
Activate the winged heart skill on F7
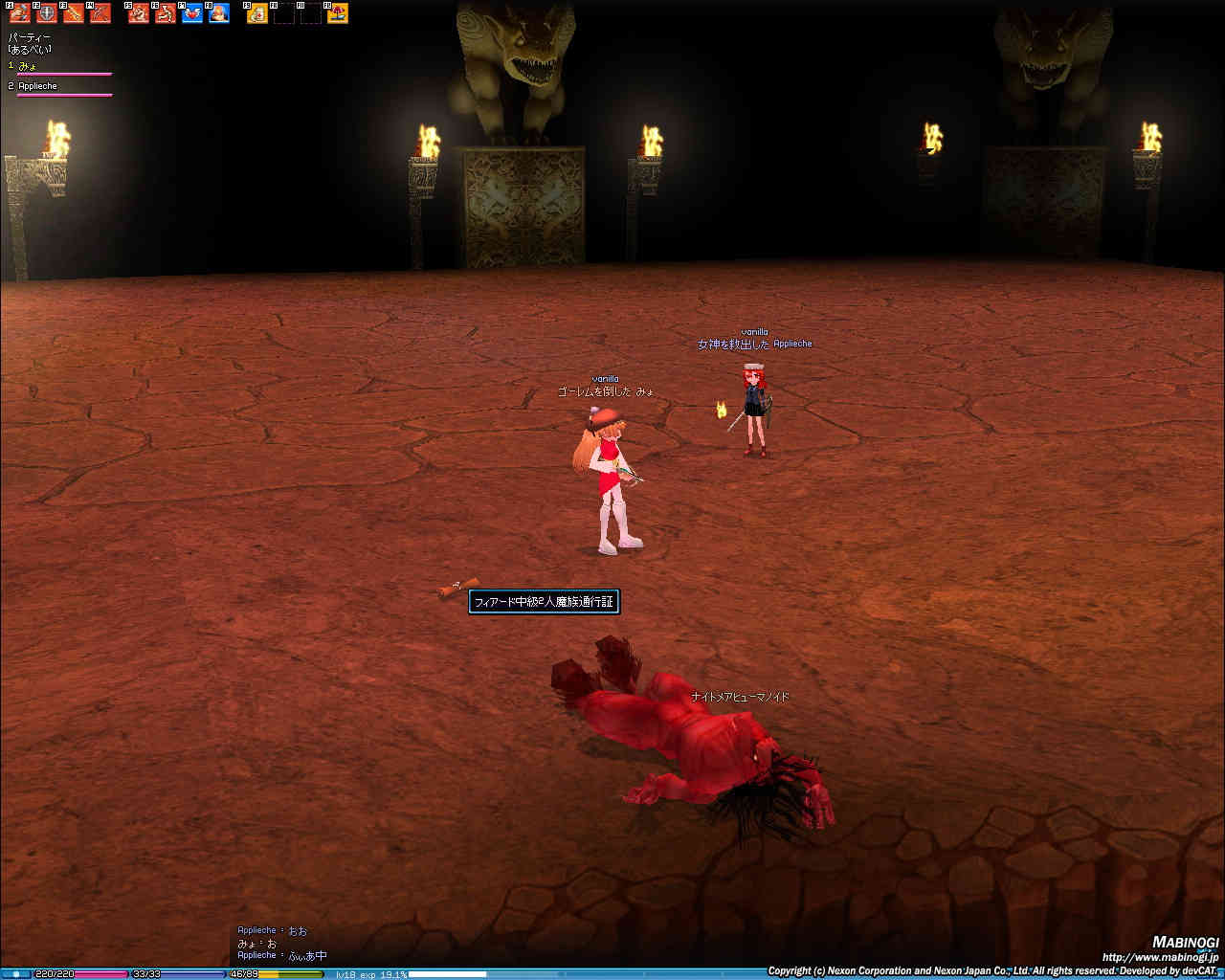point(192,13)
